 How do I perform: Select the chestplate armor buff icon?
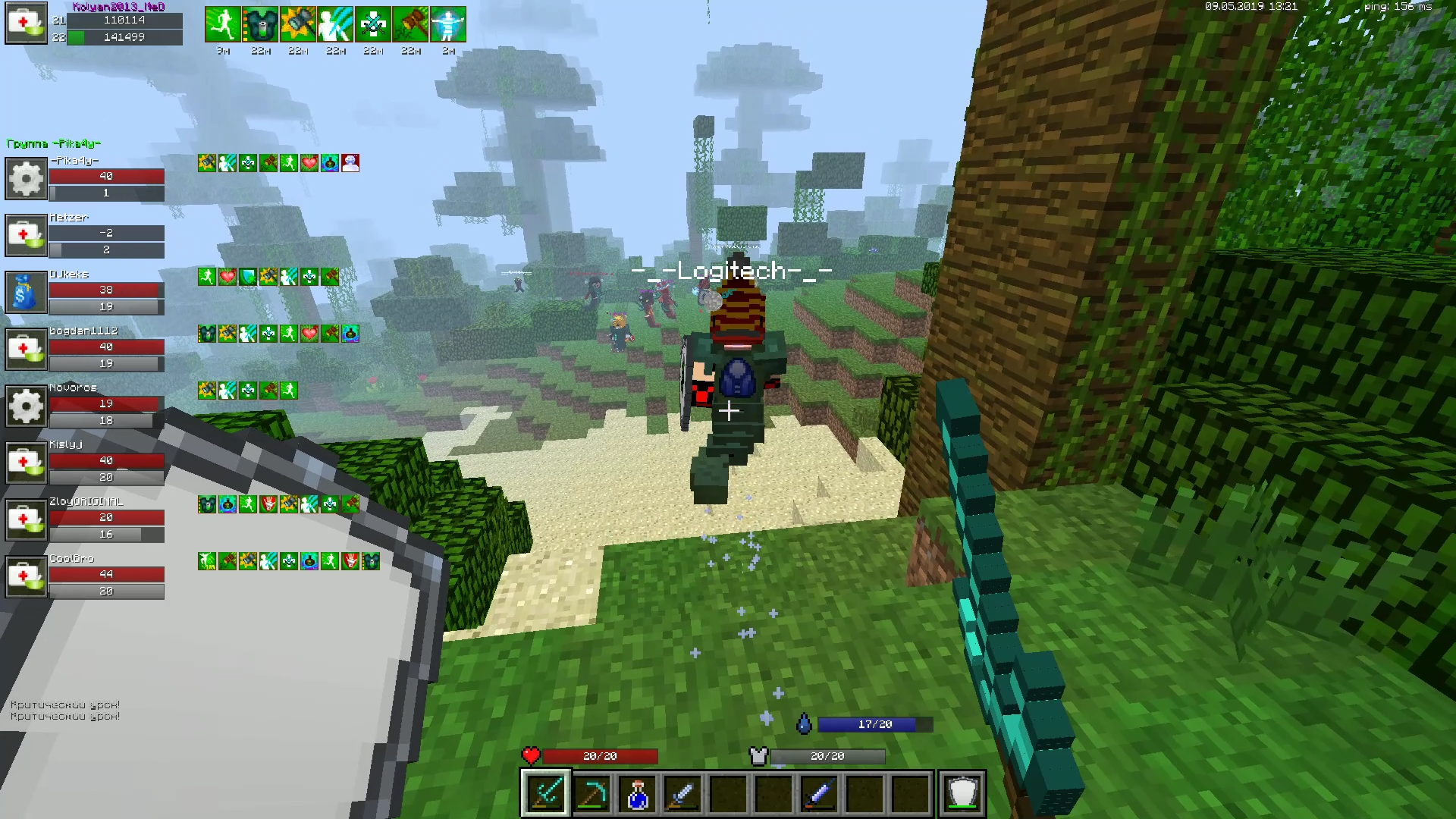[260, 24]
